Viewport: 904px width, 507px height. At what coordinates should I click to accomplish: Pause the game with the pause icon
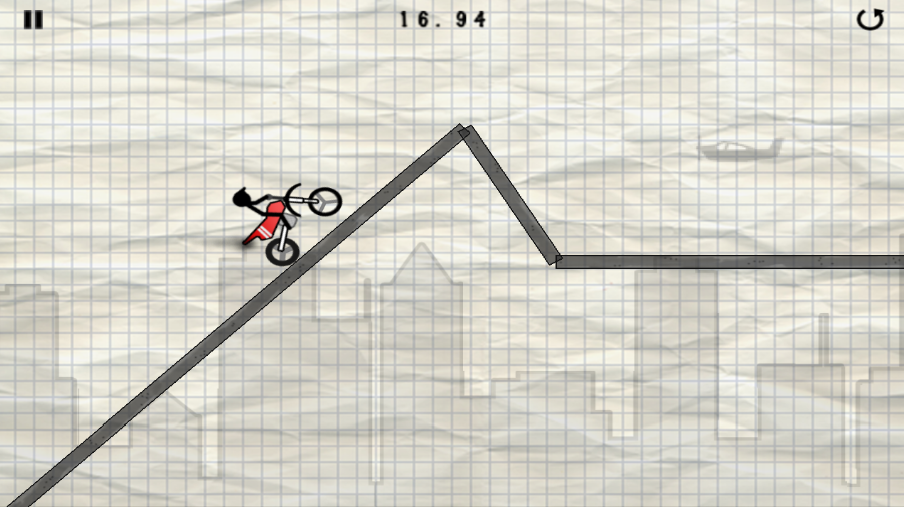(33, 20)
